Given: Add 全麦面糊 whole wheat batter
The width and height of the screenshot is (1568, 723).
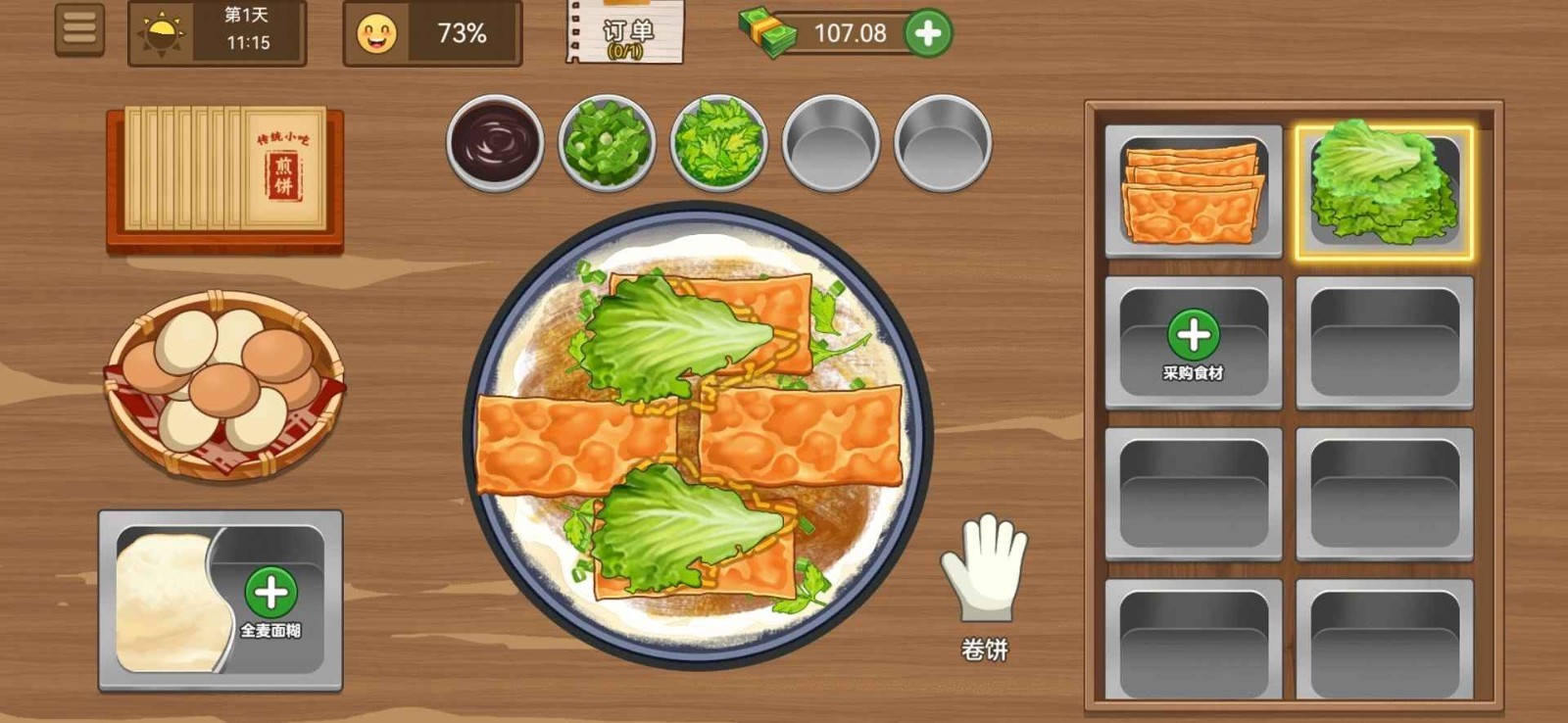Looking at the screenshot, I should pyautogui.click(x=272, y=592).
